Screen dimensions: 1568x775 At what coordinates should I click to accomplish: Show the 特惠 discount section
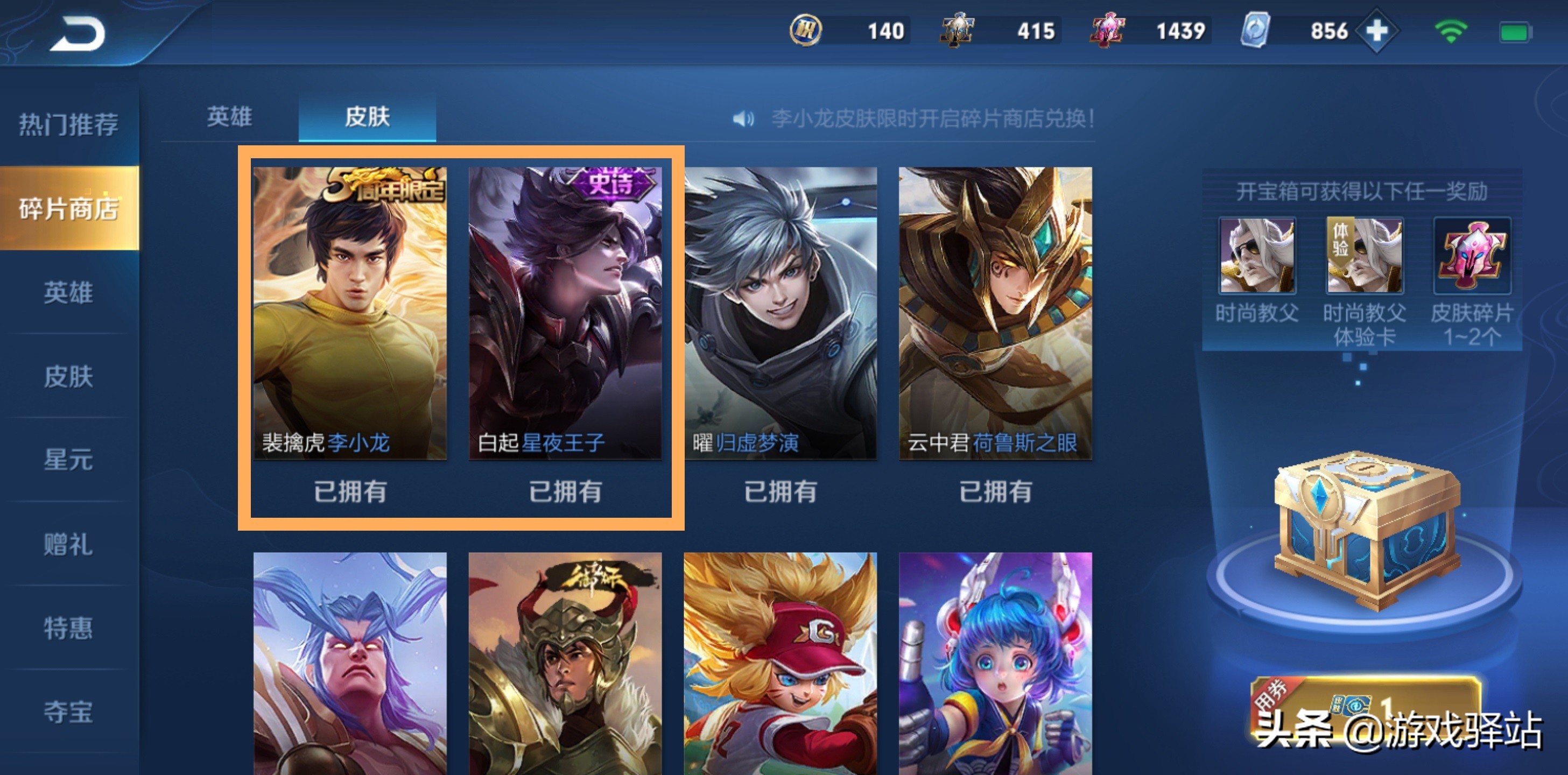click(x=69, y=628)
